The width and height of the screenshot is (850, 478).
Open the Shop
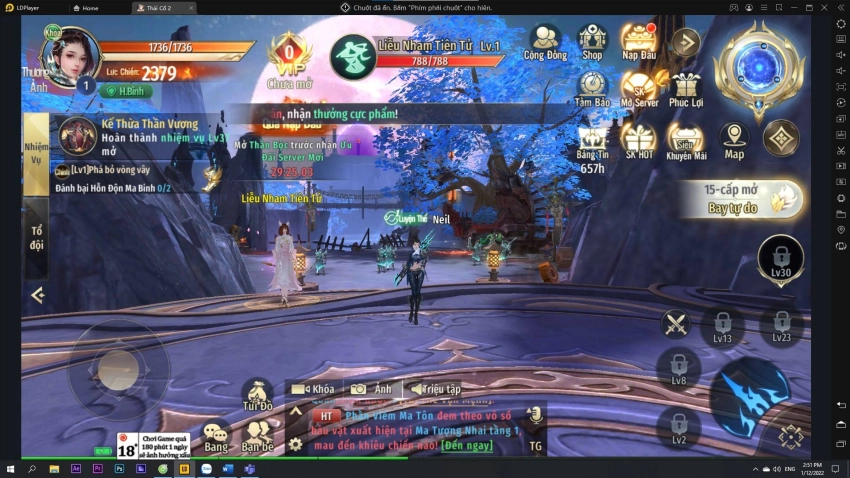pos(592,42)
